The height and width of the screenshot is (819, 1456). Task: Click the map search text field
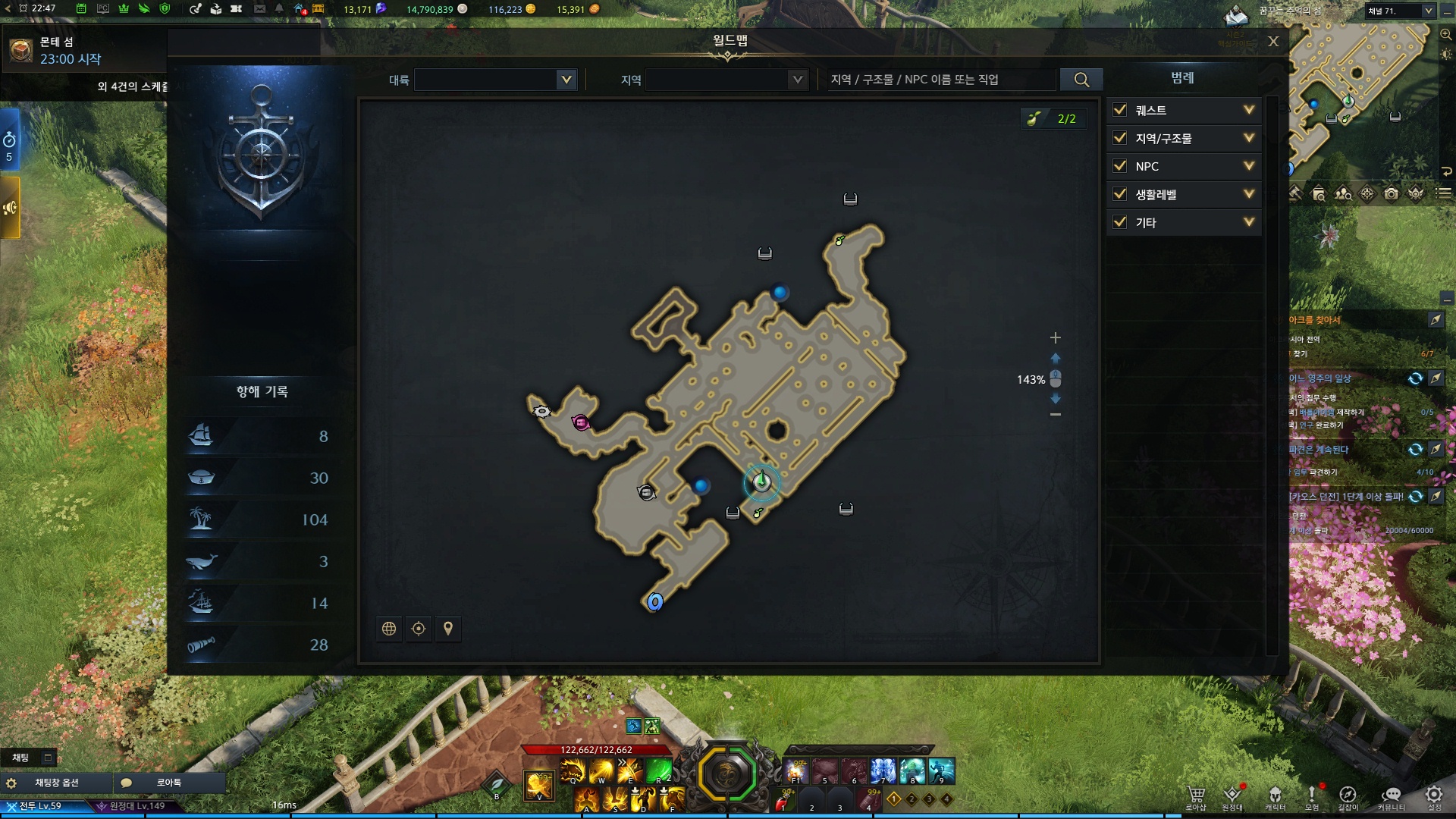click(940, 80)
